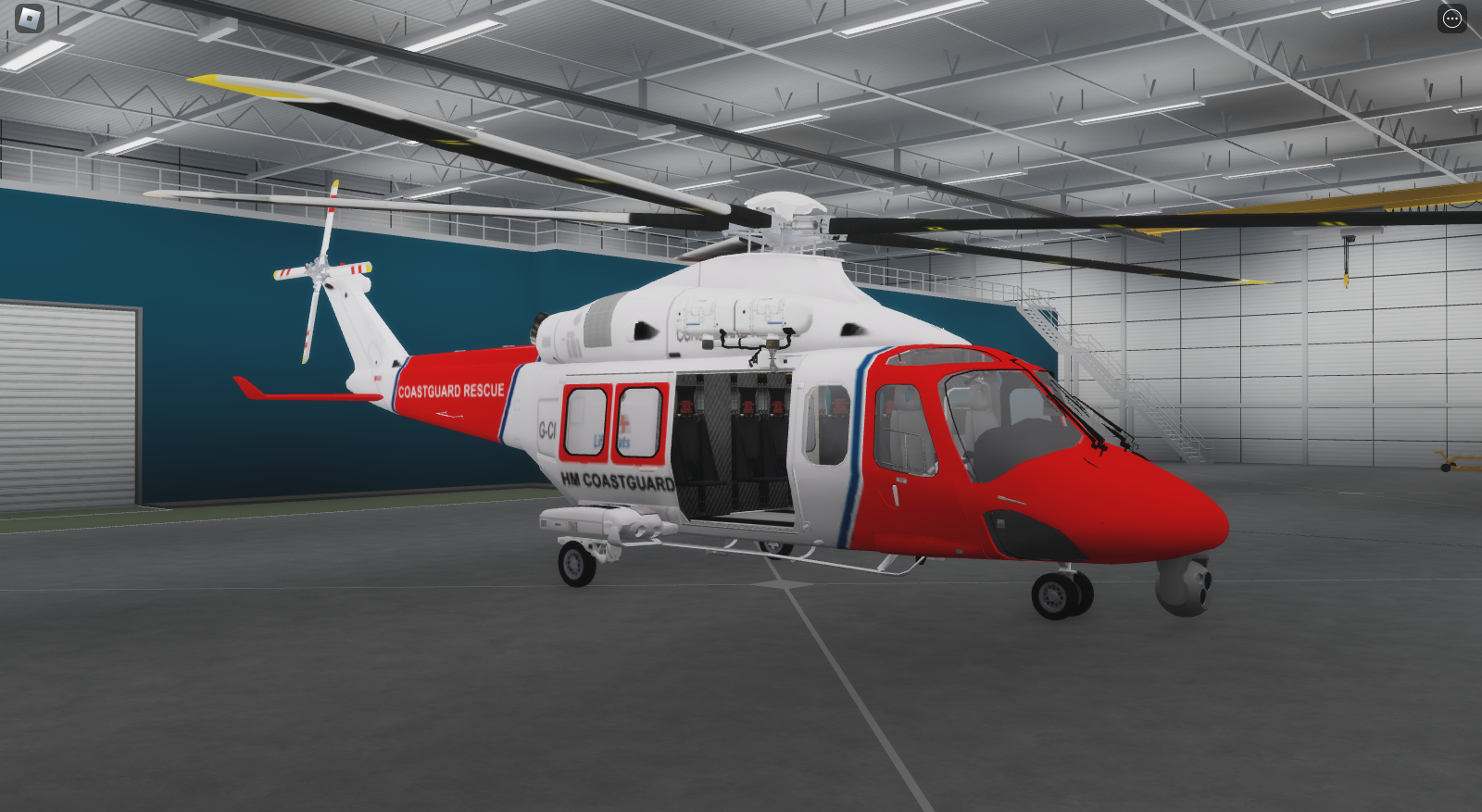
Task: Open the Roblox menu icon
Action: point(28,19)
